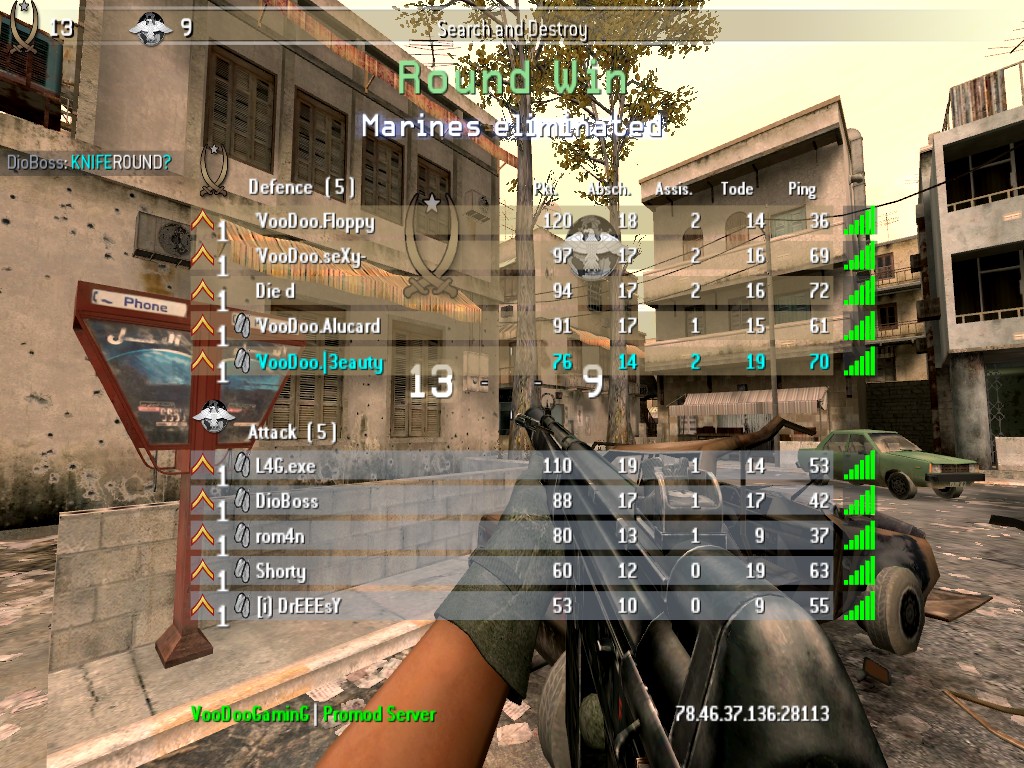Select player VooDoo.Floppy in the scoreboard
The image size is (1024, 768).
(x=315, y=221)
